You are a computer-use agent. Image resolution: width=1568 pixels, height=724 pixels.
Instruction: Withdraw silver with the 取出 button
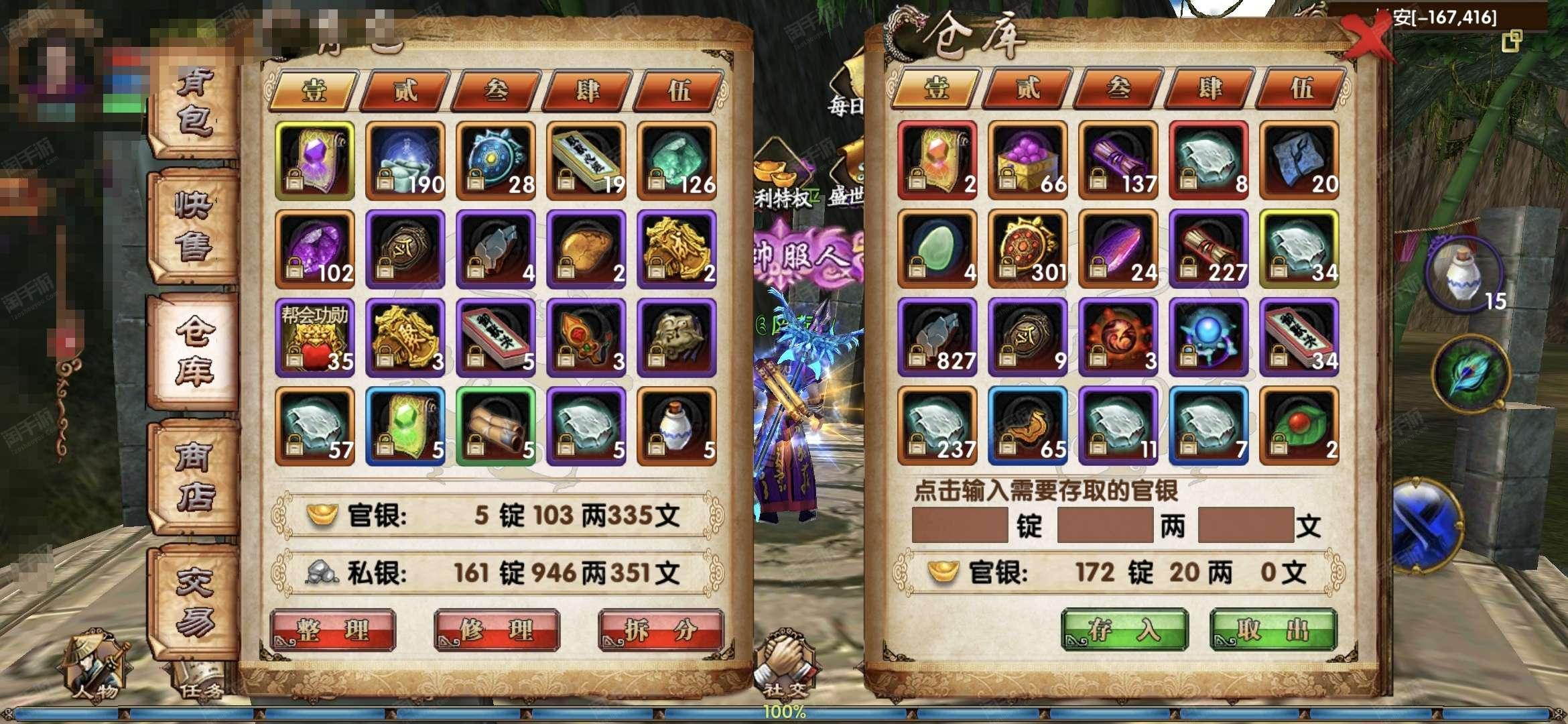pos(1273,630)
